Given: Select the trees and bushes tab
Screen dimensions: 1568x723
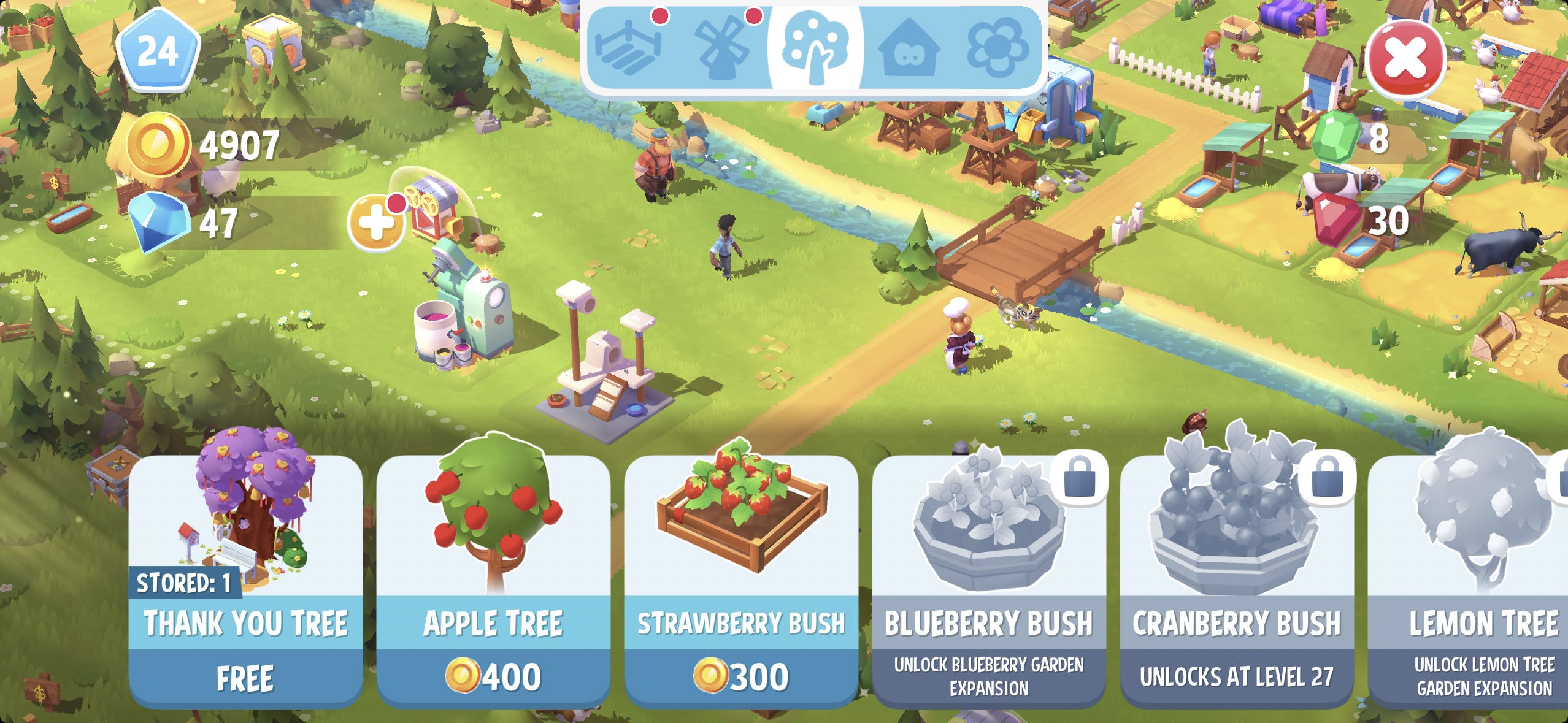Looking at the screenshot, I should tap(815, 48).
